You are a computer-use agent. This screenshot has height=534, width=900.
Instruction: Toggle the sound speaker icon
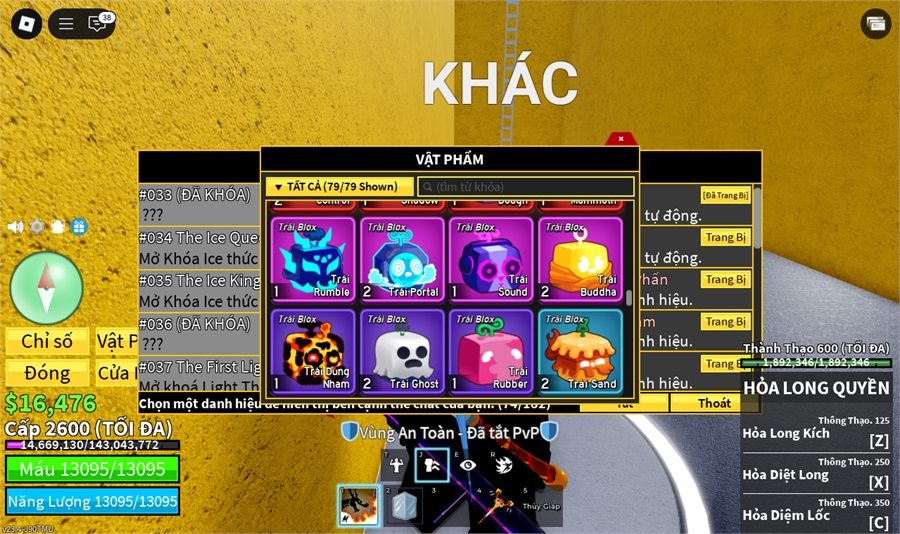point(15,226)
